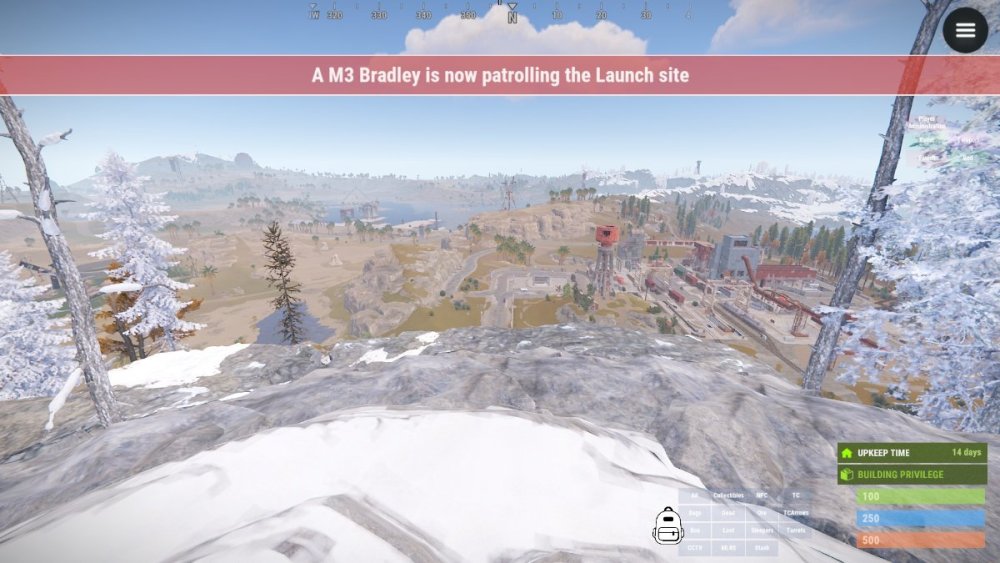
Task: Toggle the Dead filter button
Action: click(x=728, y=513)
